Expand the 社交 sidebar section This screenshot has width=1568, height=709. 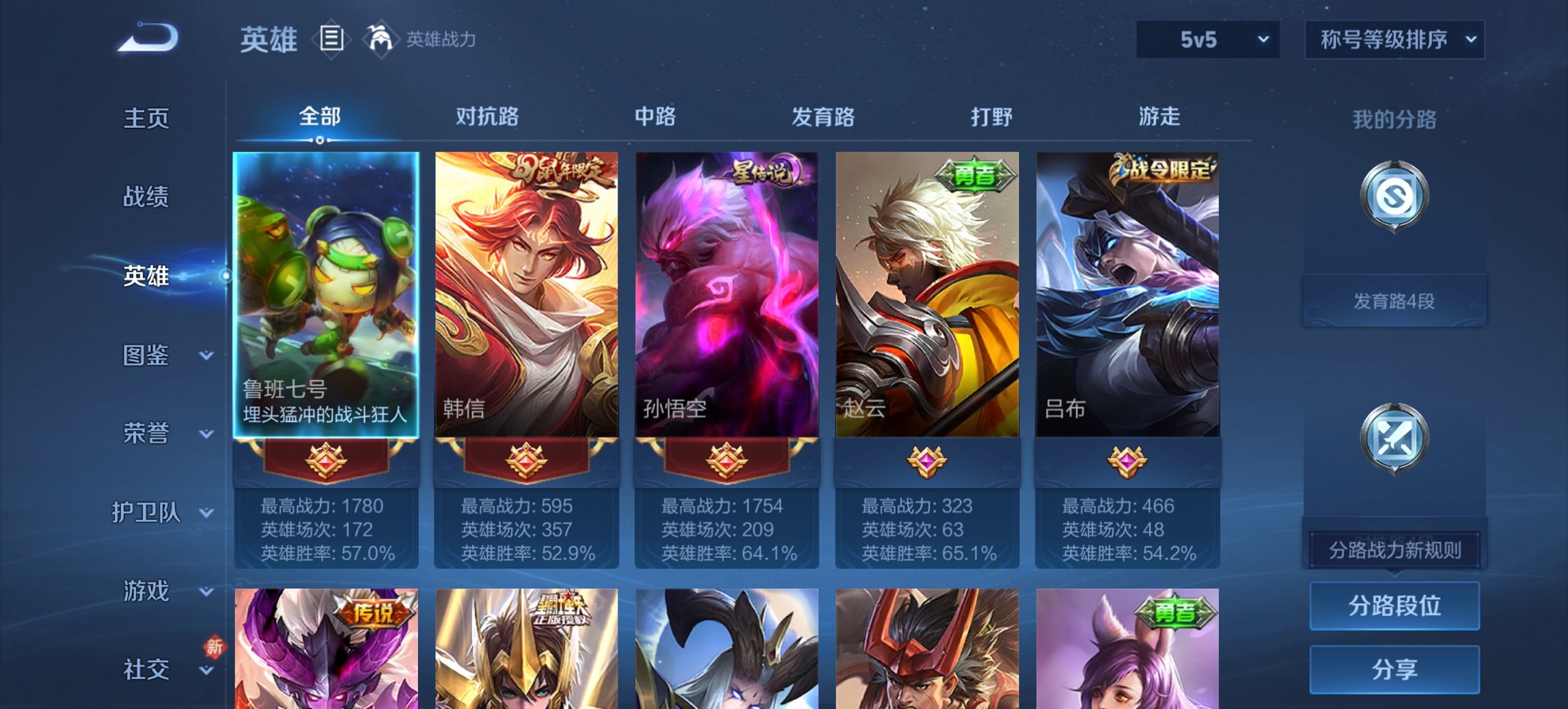point(147,670)
